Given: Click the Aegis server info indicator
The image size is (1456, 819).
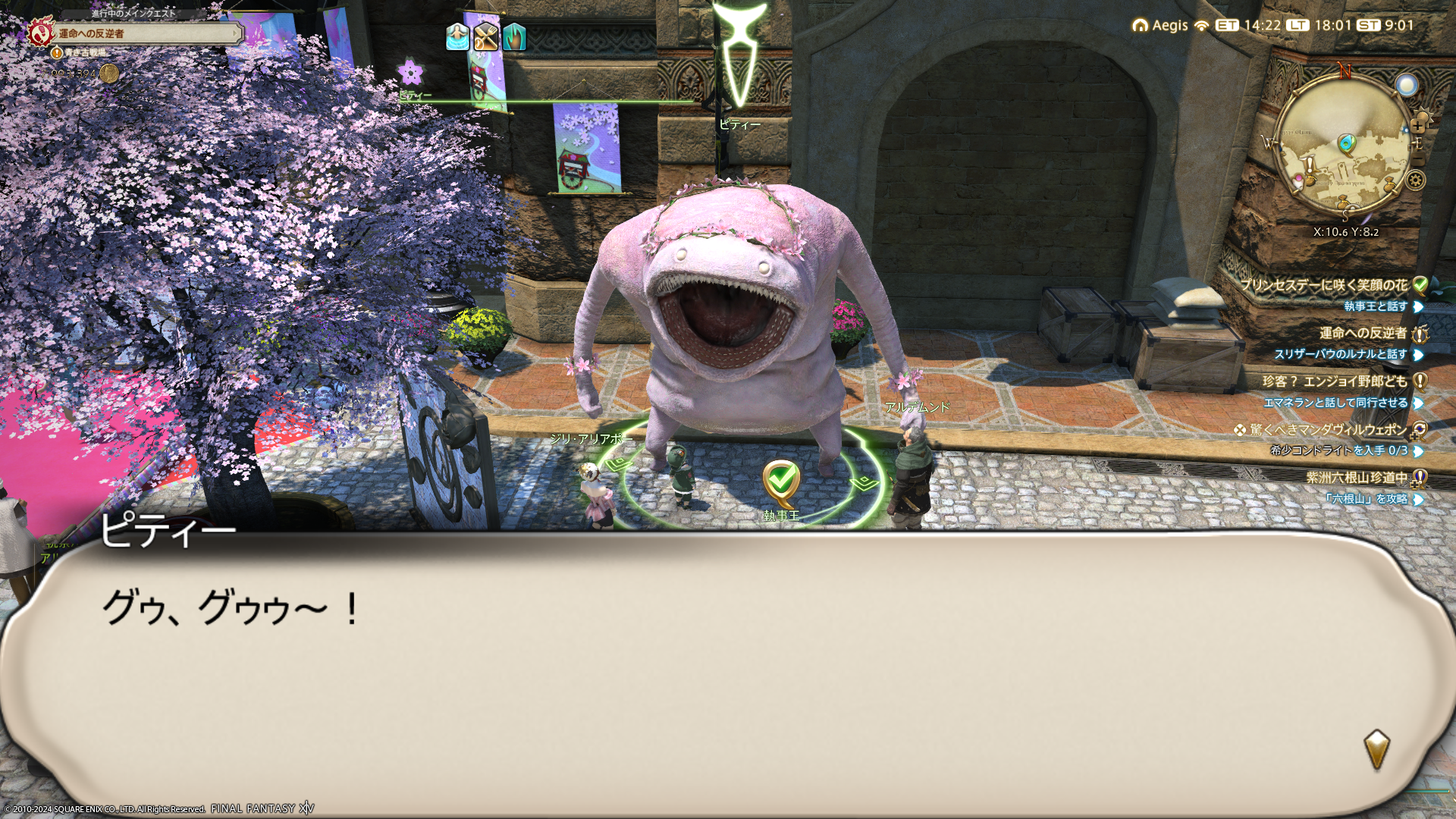Looking at the screenshot, I should (1161, 25).
